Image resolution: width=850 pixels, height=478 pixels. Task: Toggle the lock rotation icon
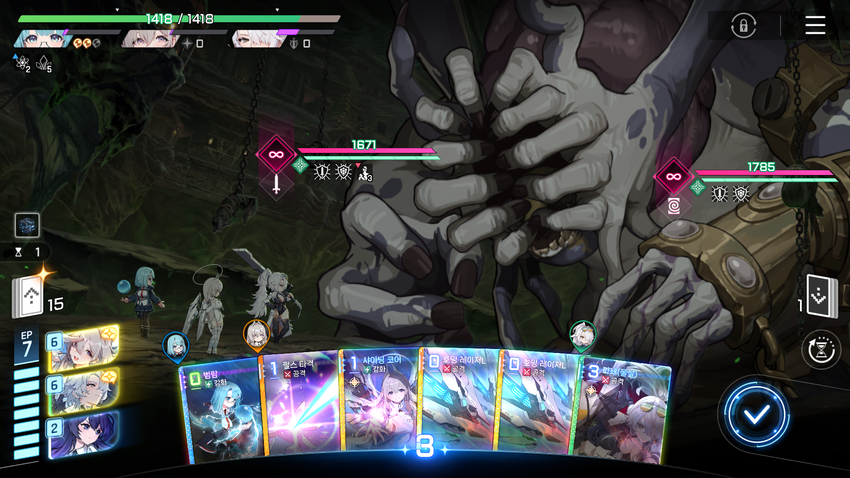[x=742, y=26]
